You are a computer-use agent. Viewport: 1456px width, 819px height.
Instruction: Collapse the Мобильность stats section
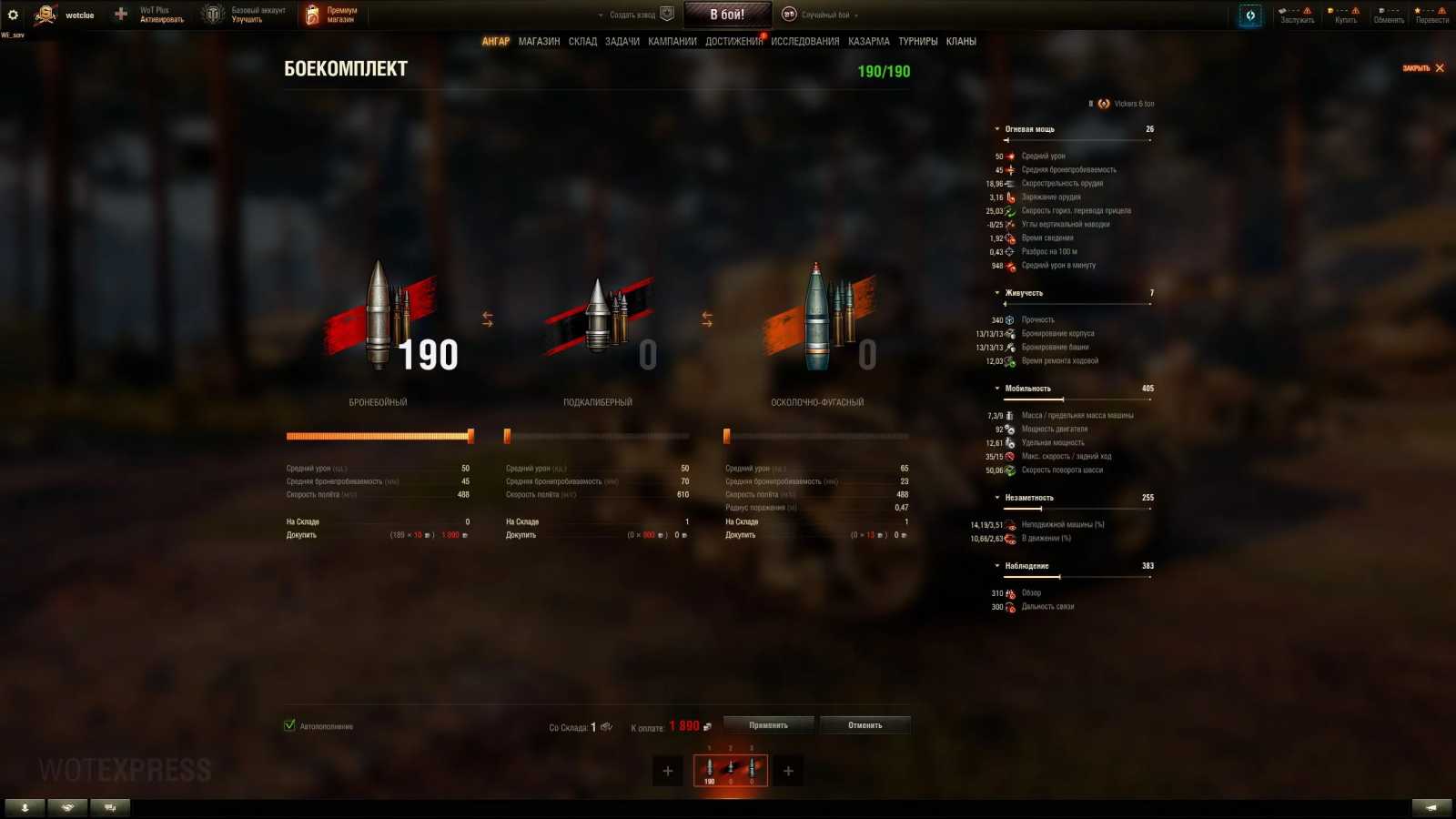coord(998,388)
